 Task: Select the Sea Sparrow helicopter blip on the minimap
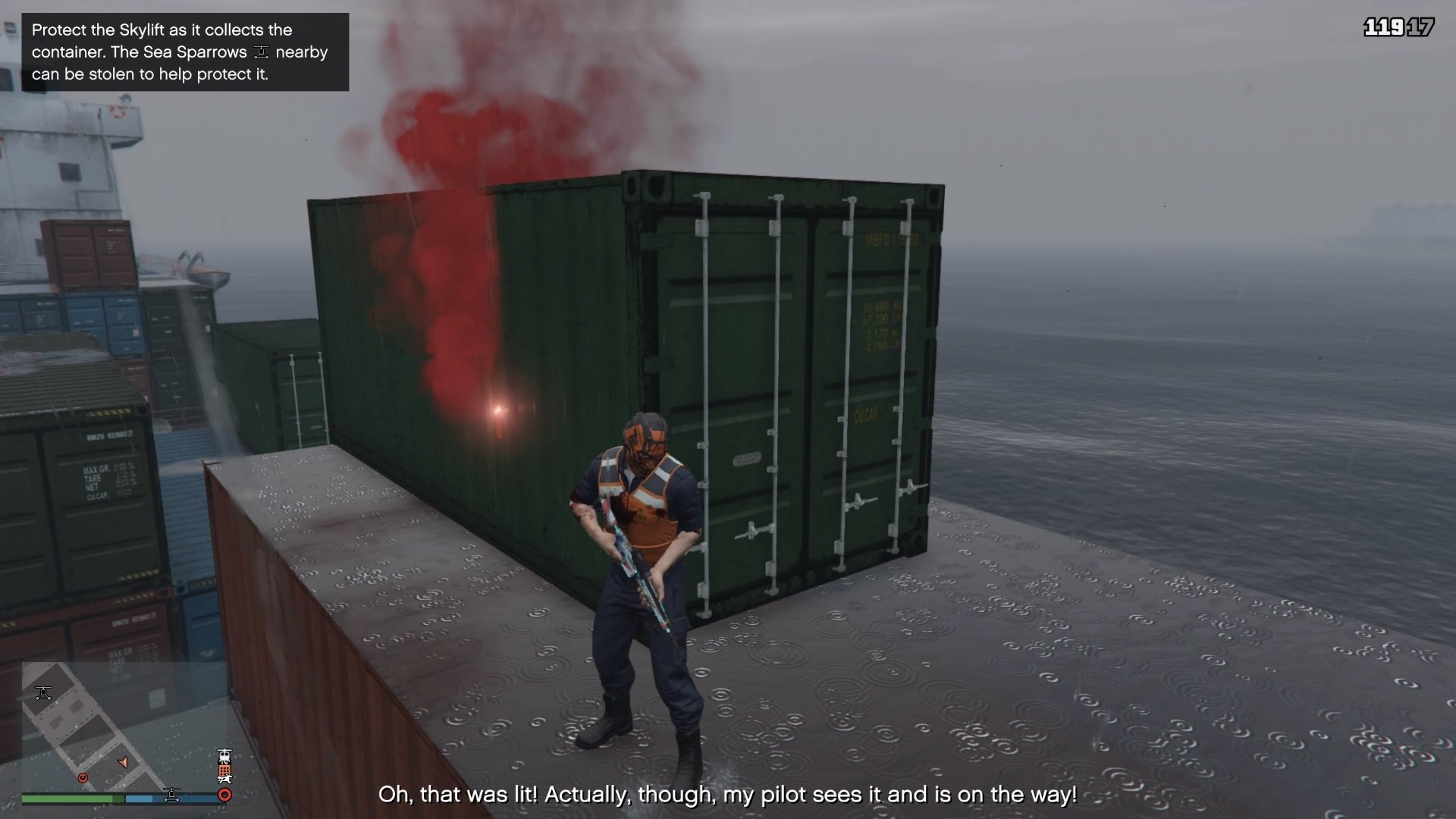coord(43,692)
